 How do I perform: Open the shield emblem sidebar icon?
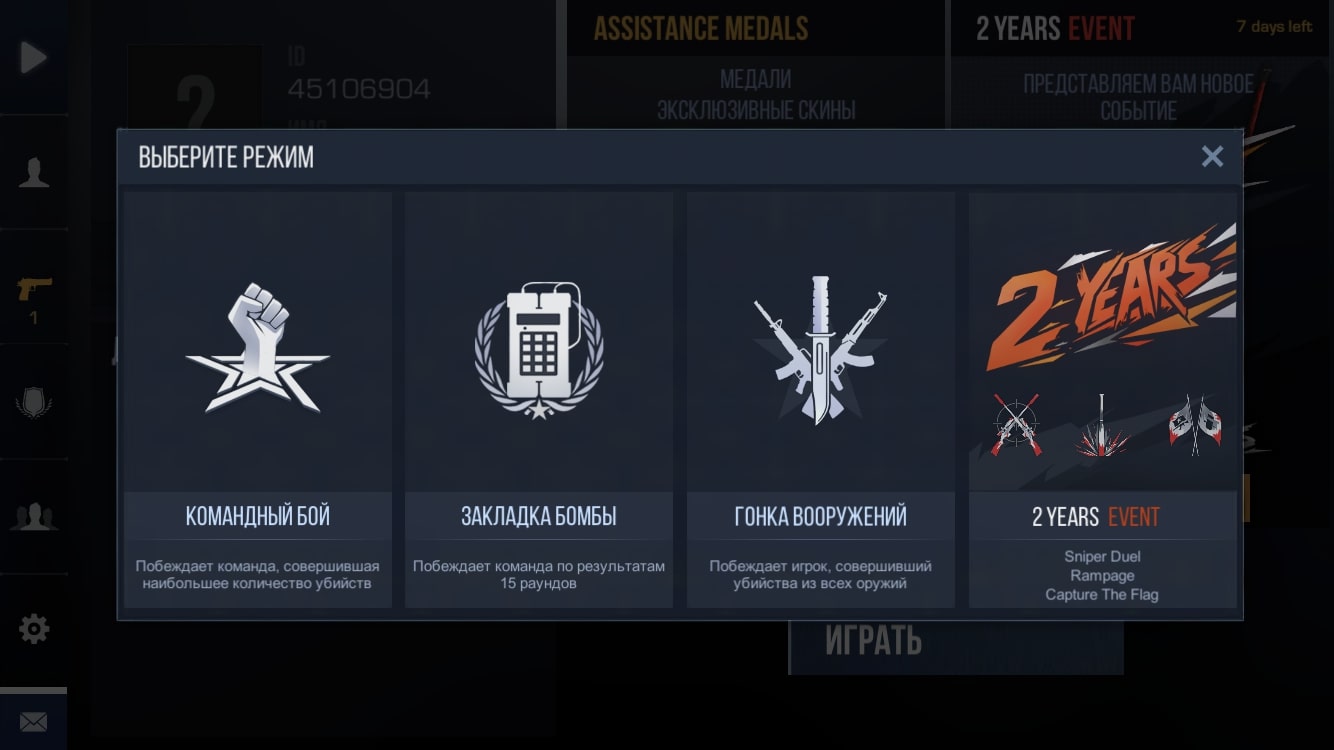click(34, 403)
